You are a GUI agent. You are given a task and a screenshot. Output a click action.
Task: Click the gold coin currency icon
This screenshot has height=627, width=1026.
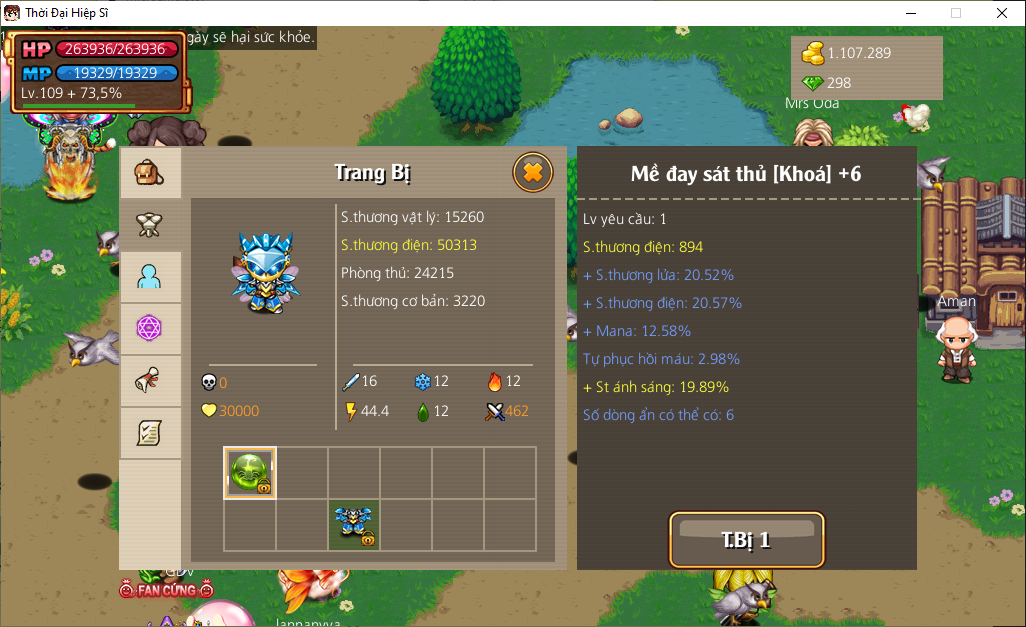pos(812,53)
